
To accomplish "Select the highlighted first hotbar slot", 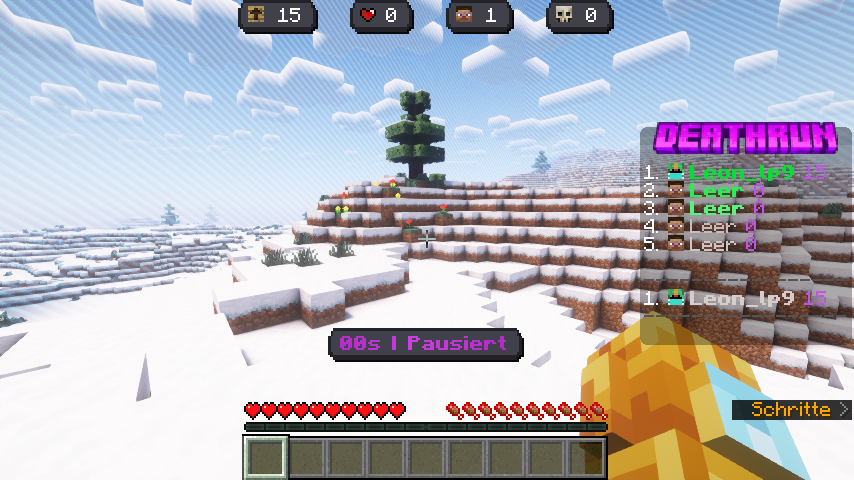I will [x=266, y=458].
